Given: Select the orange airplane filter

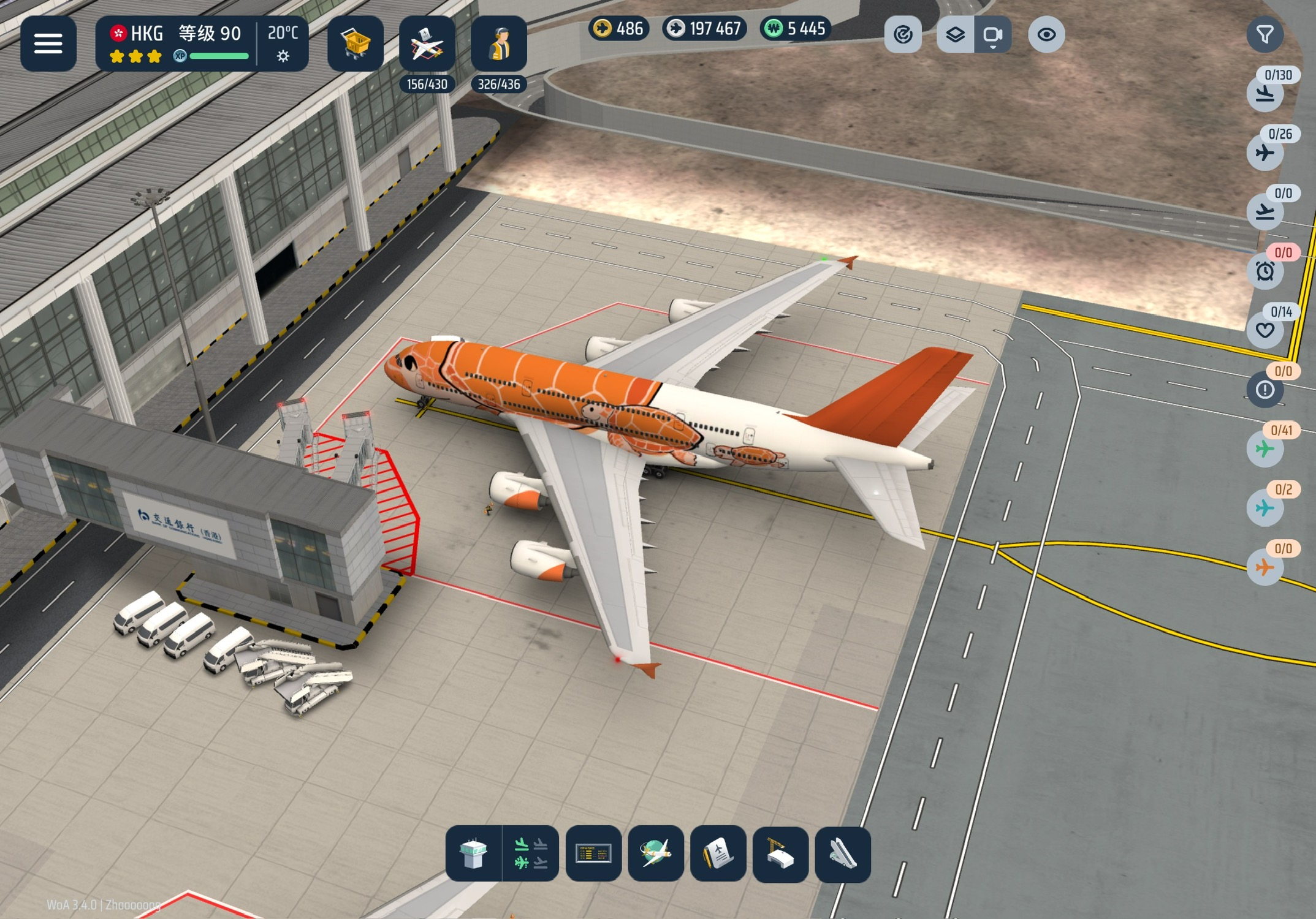Looking at the screenshot, I should [x=1265, y=567].
